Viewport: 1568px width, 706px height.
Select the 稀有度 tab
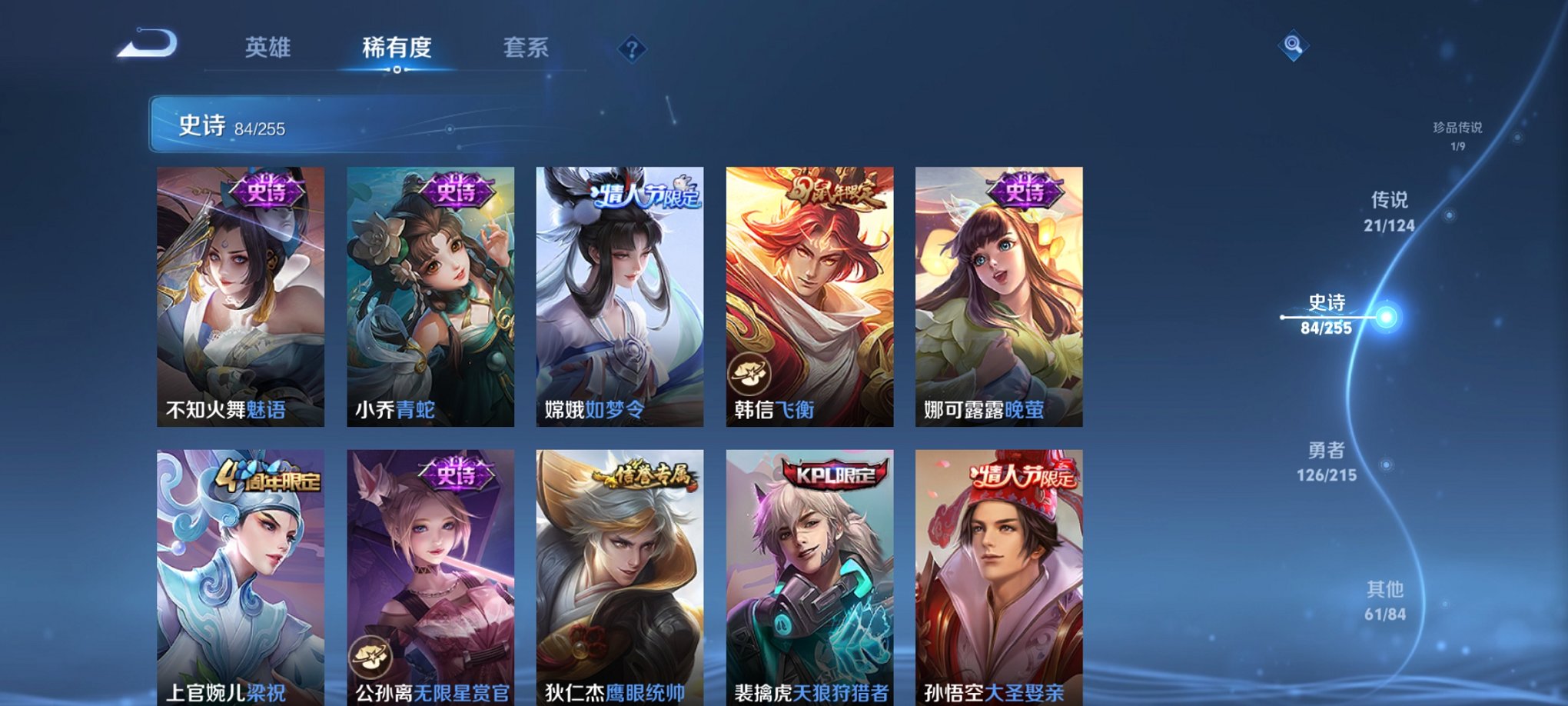tap(396, 48)
